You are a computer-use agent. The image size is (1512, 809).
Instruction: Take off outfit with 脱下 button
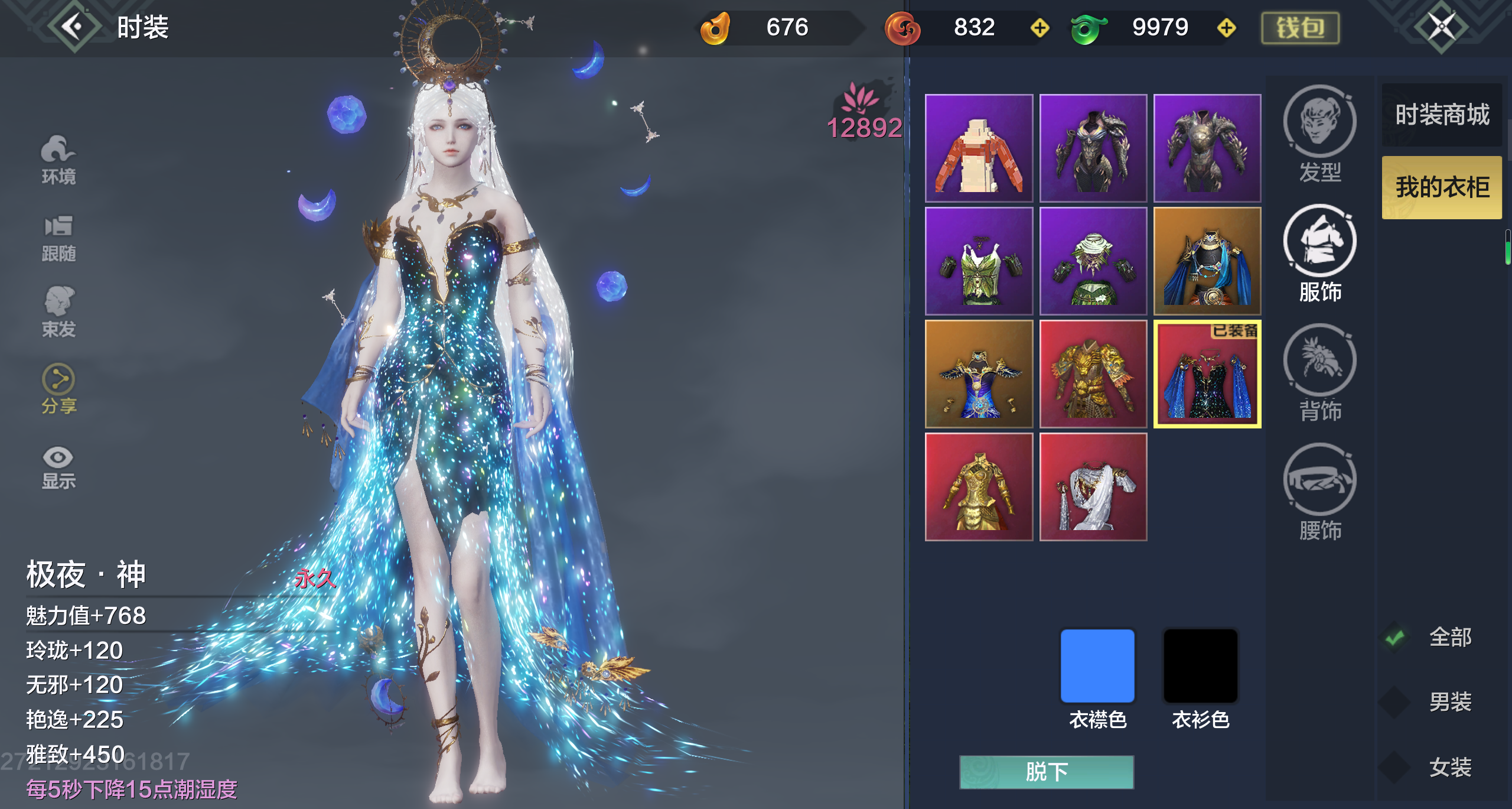tap(1046, 772)
